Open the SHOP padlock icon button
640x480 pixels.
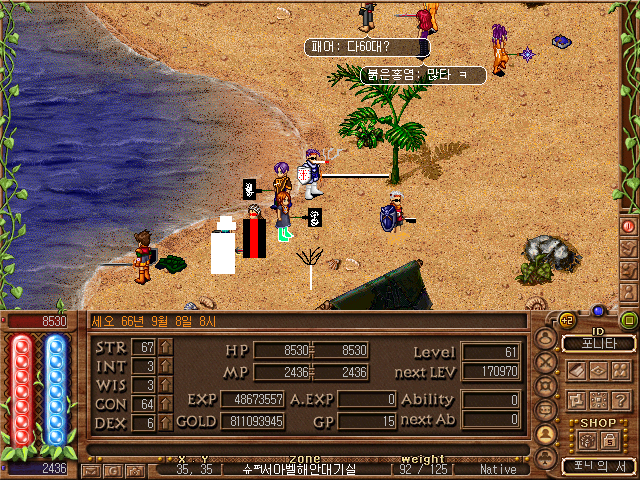(609, 440)
